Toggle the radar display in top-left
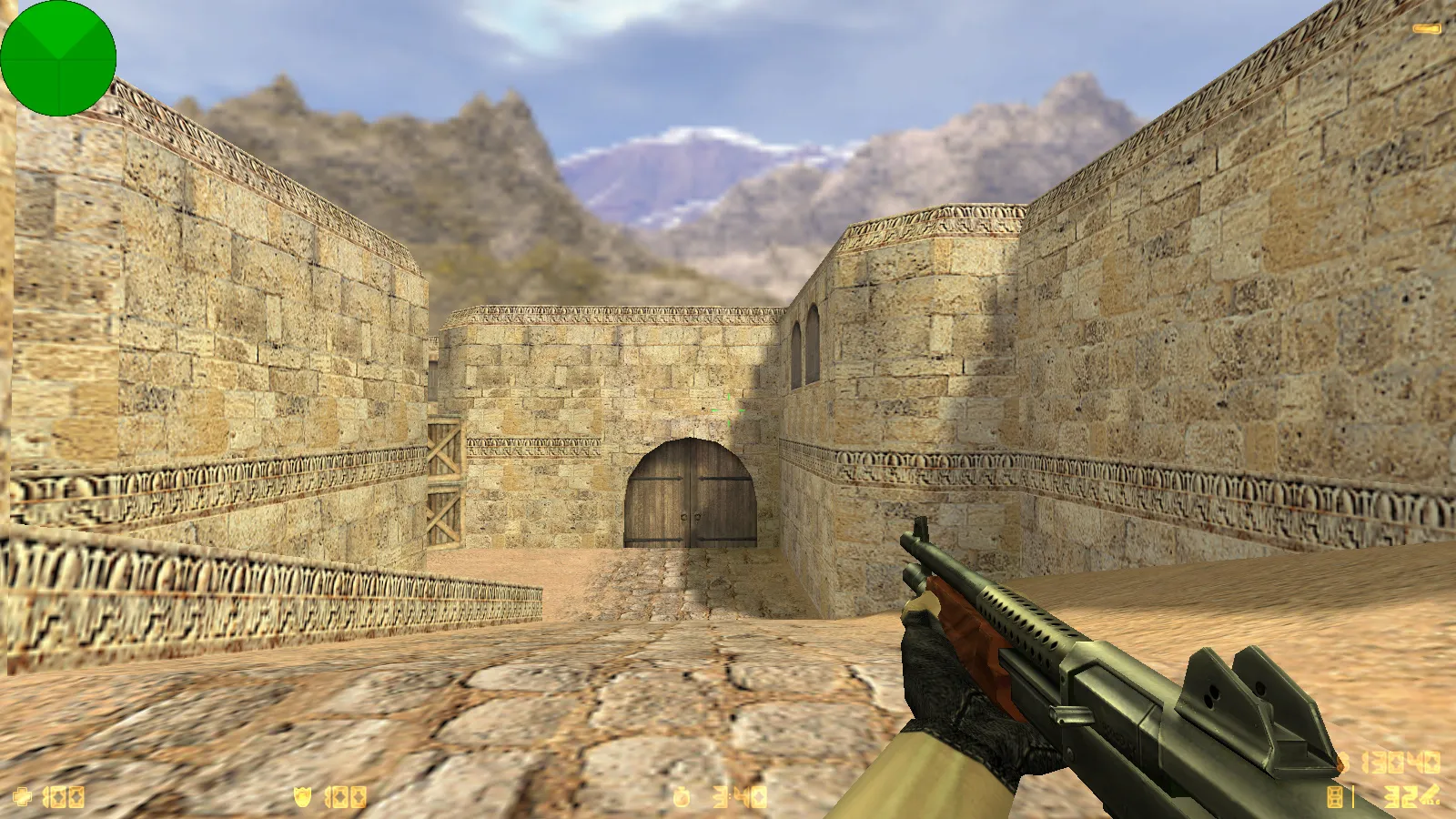Image resolution: width=1456 pixels, height=819 pixels. pyautogui.click(x=59, y=59)
